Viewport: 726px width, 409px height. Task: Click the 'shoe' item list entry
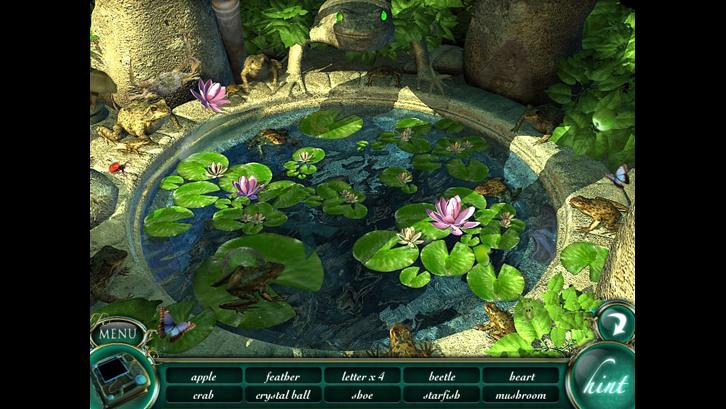[362, 395]
